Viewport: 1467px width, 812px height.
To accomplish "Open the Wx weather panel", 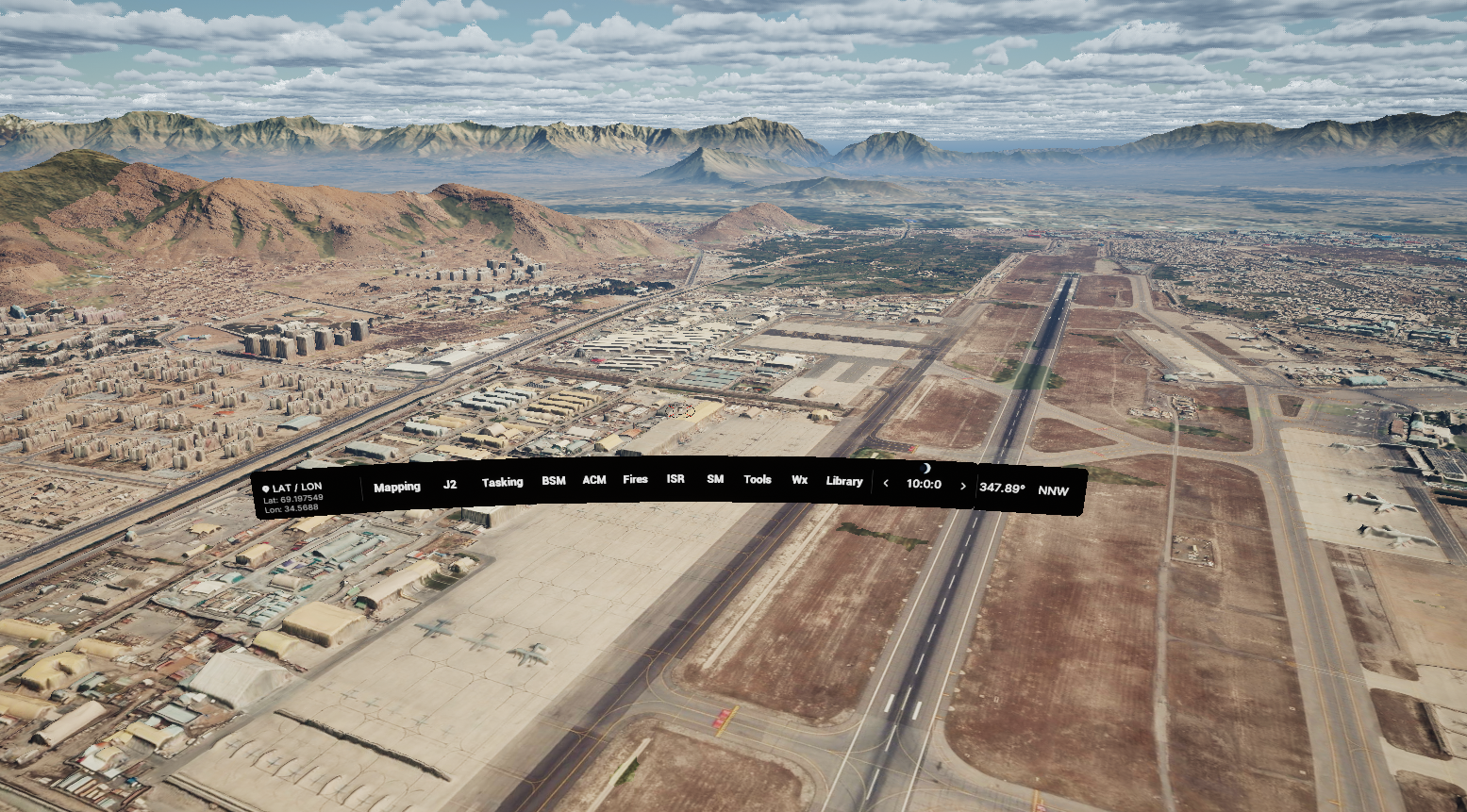I will tap(799, 480).
